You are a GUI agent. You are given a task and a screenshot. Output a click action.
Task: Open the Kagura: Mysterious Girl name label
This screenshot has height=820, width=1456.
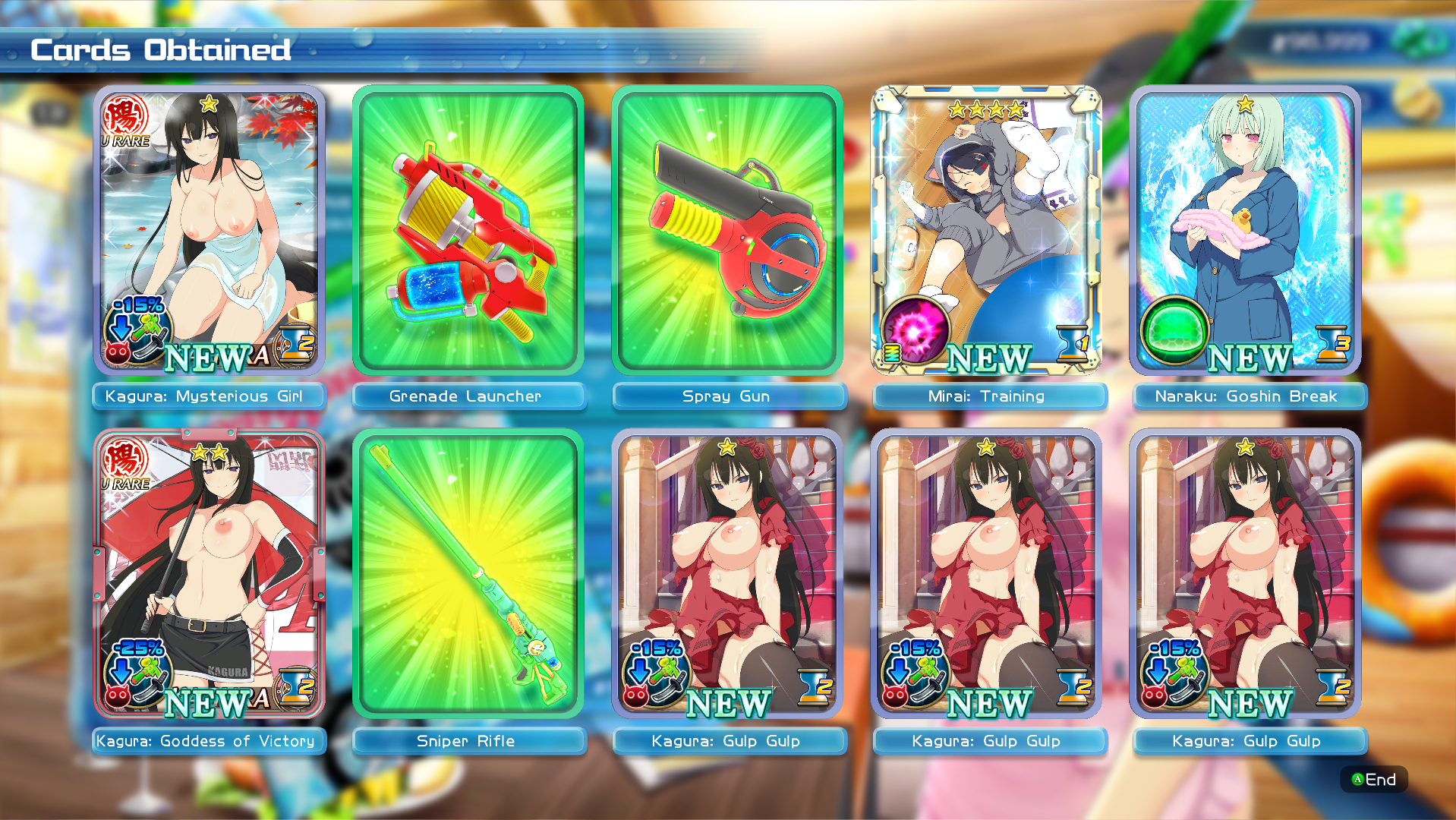pyautogui.click(x=208, y=396)
